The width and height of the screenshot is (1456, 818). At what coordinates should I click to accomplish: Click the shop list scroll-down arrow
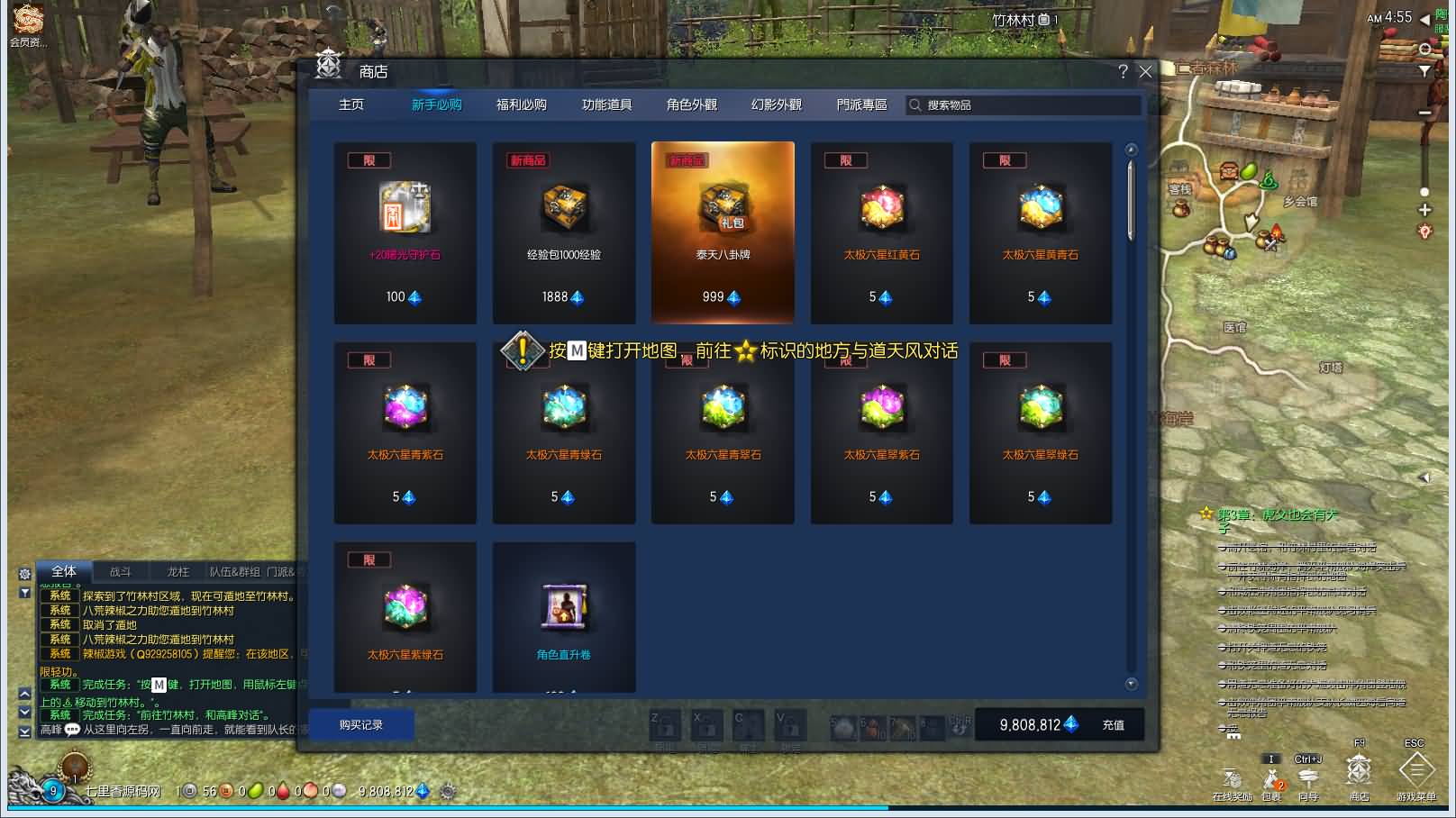[1132, 684]
